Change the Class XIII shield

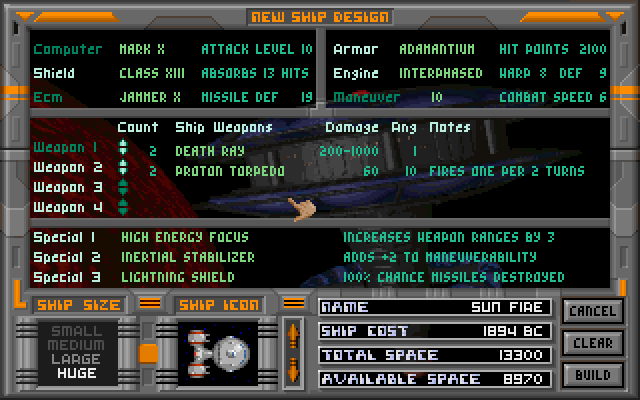point(152,73)
